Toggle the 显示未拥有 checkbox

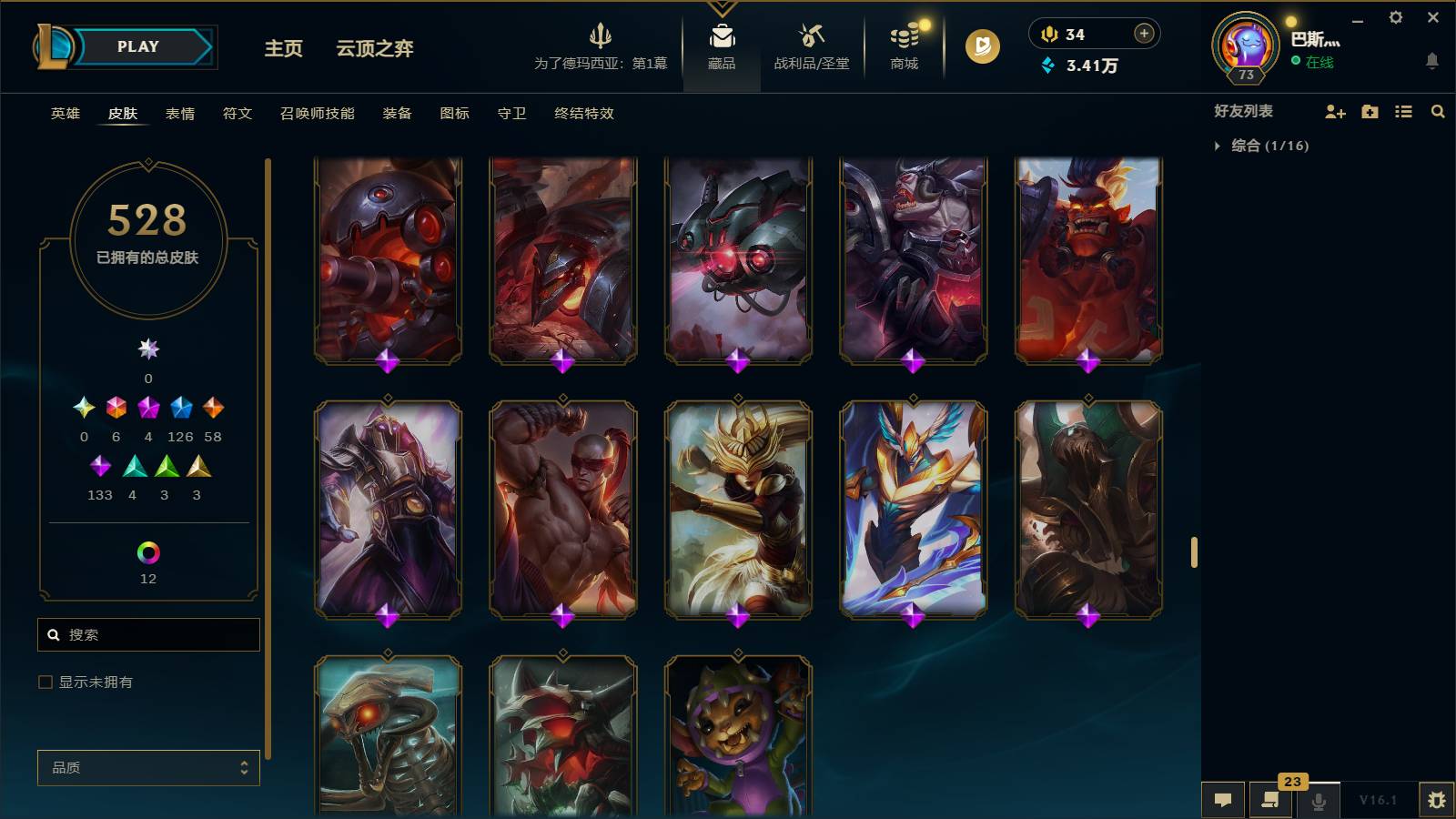coord(44,681)
